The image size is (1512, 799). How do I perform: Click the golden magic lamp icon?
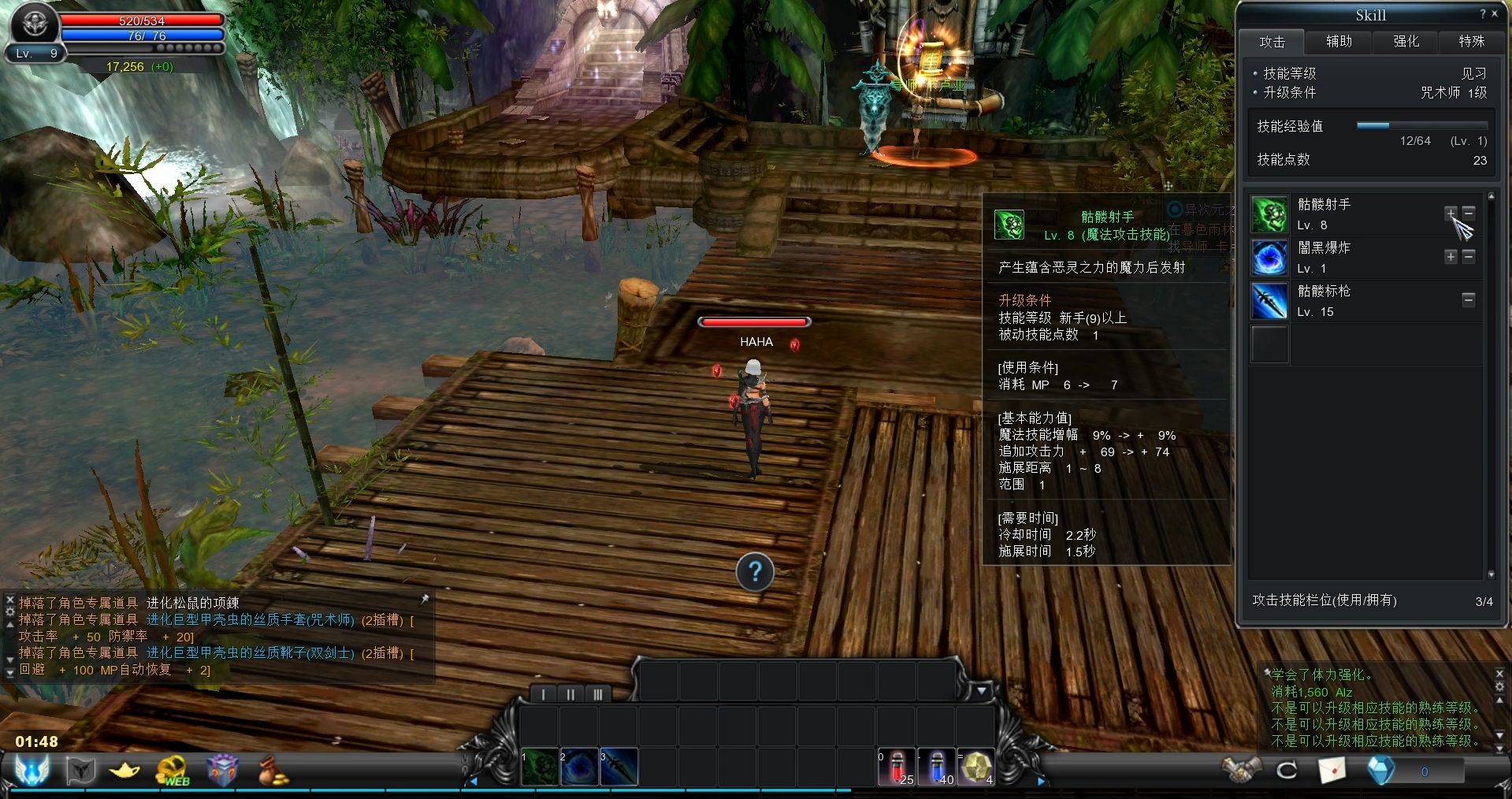click(x=124, y=770)
